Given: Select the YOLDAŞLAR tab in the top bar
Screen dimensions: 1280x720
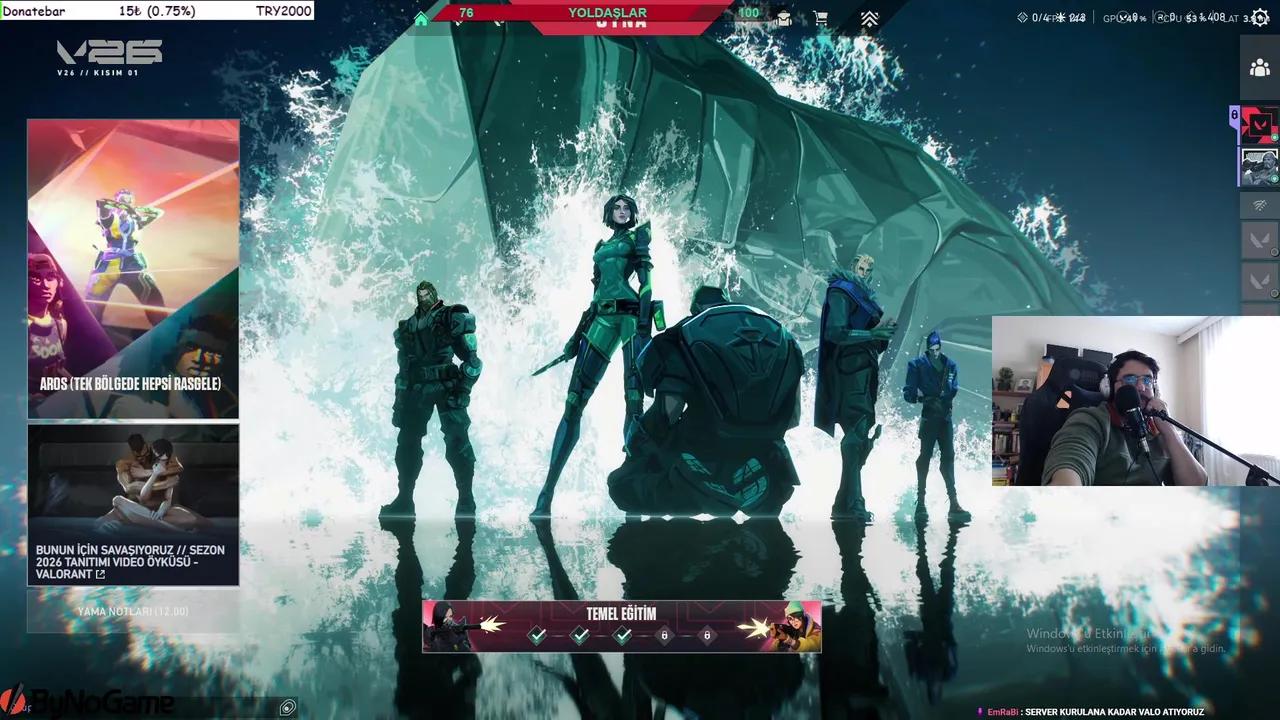Looking at the screenshot, I should 606,12.
